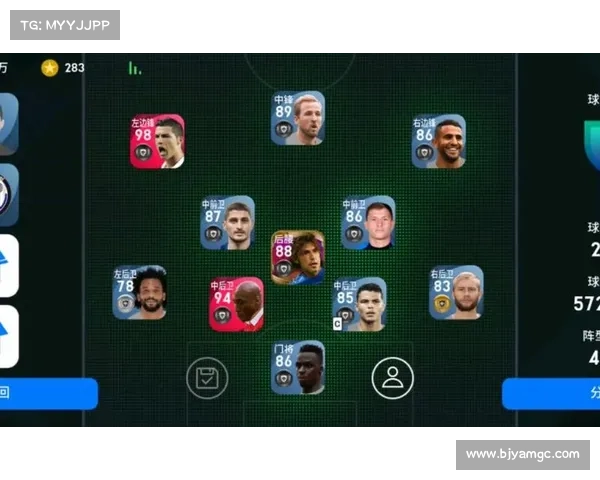Select the 86-rated goalkeeper card

coord(298,367)
